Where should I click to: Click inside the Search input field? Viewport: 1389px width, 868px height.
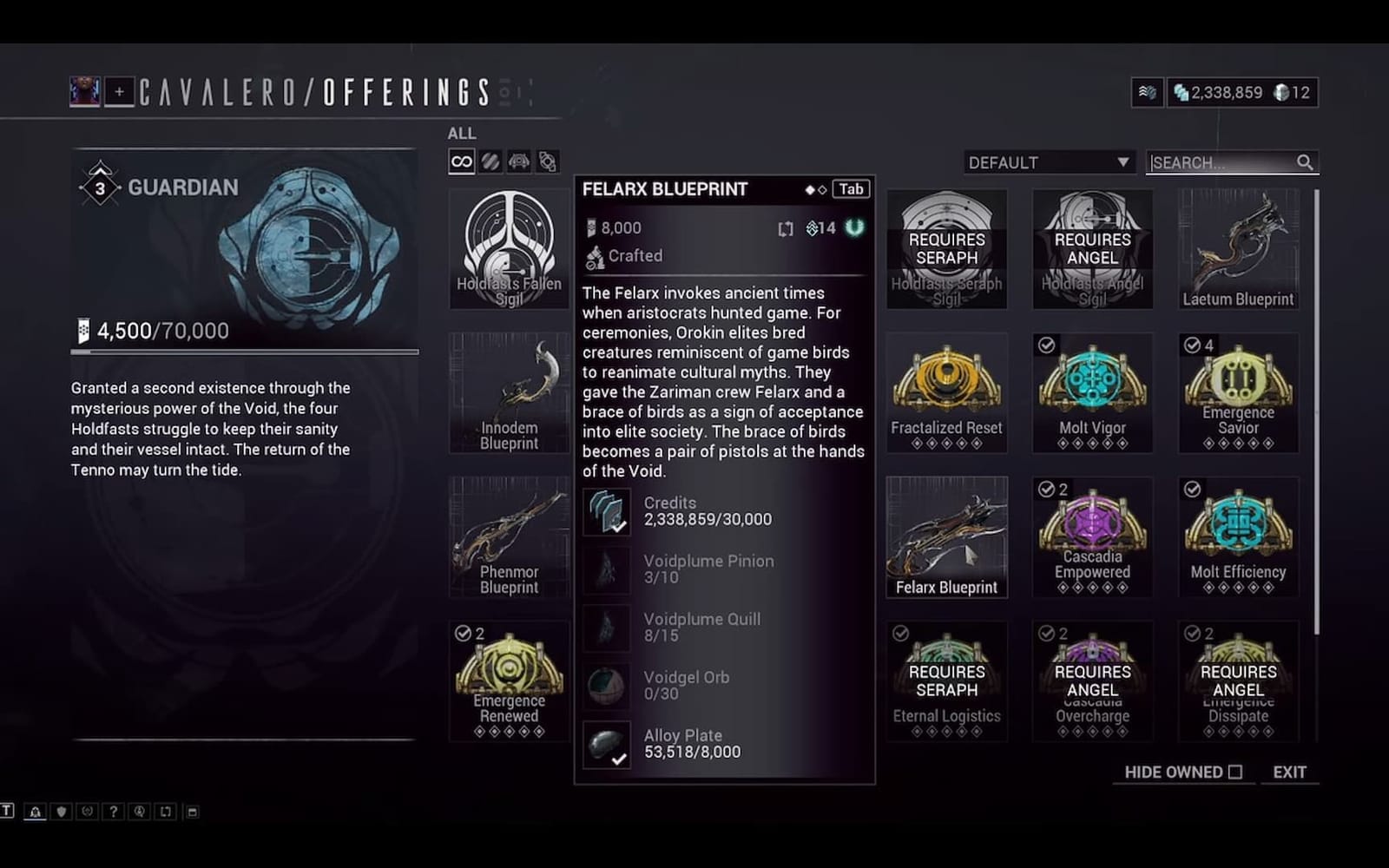[x=1224, y=161]
